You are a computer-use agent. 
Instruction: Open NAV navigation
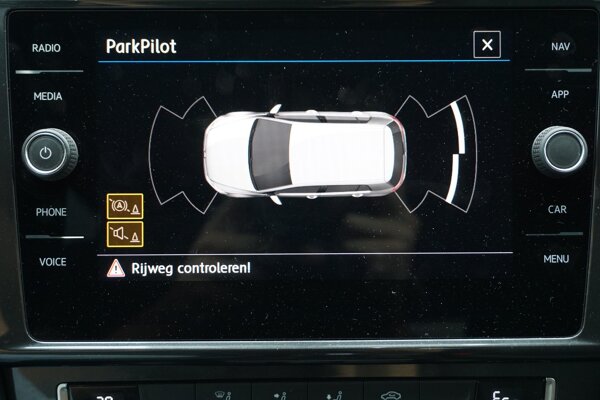[x=560, y=47]
